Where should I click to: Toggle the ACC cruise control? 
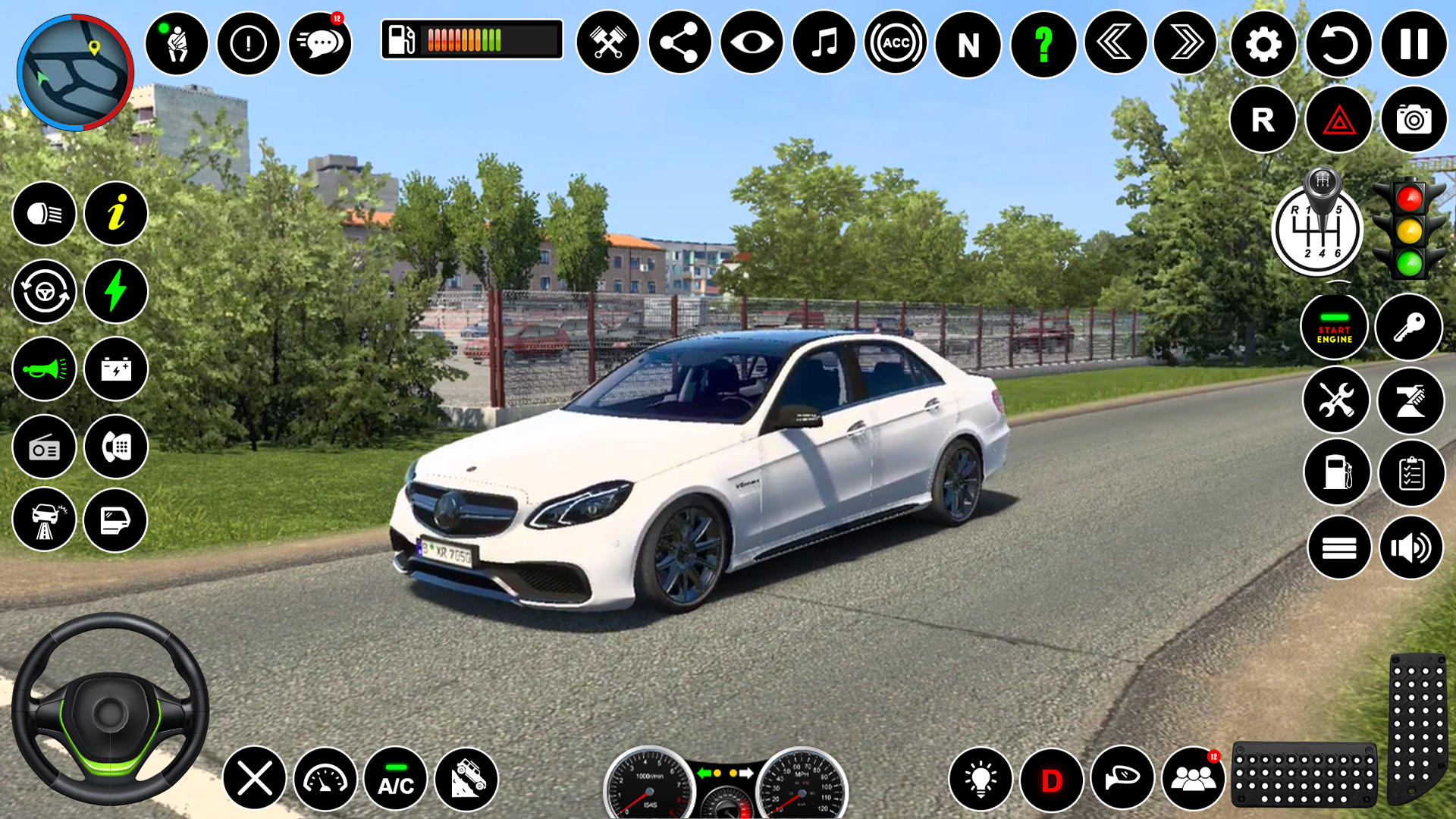point(896,43)
